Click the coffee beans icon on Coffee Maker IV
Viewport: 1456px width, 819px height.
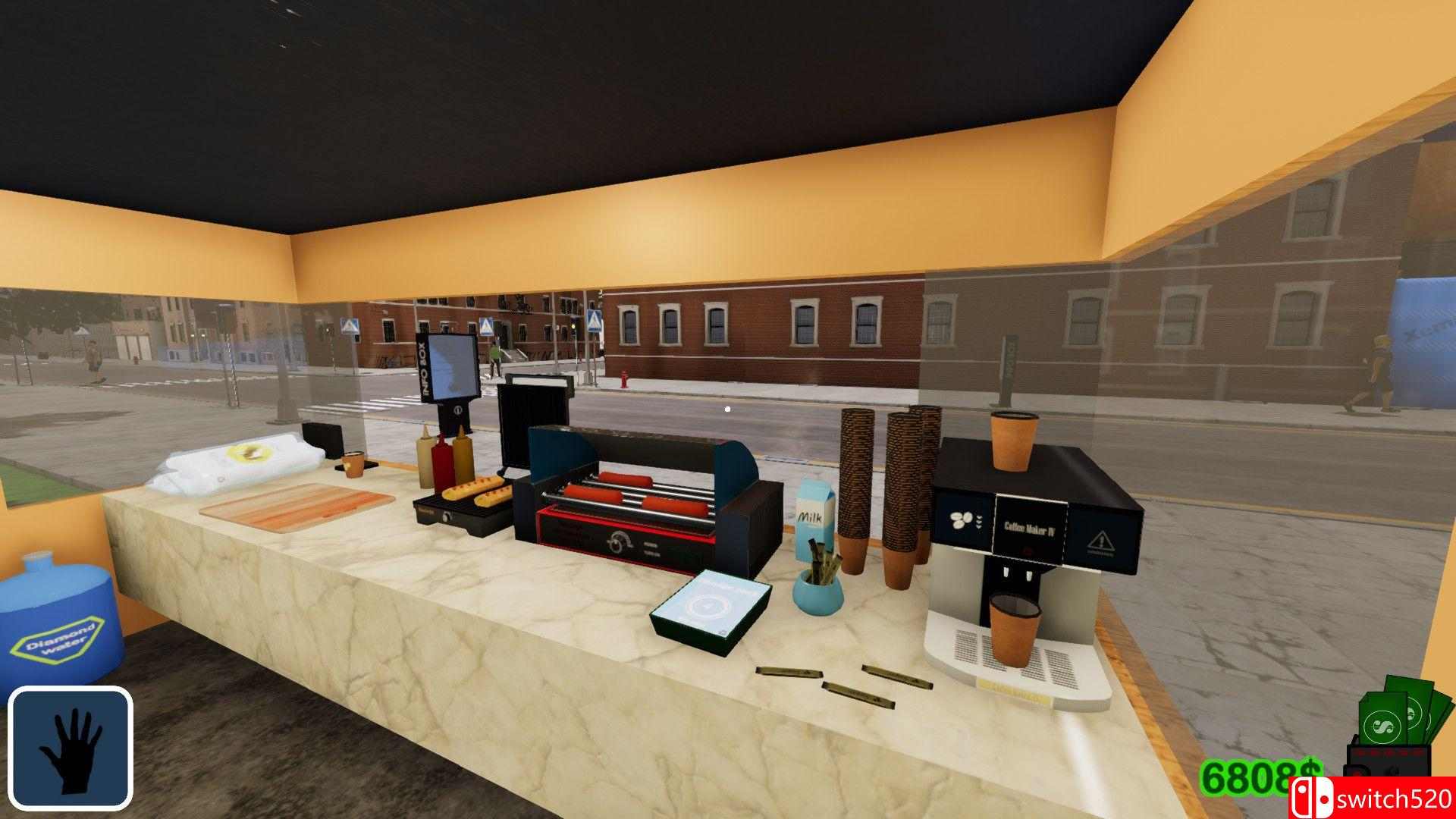pyautogui.click(x=960, y=520)
